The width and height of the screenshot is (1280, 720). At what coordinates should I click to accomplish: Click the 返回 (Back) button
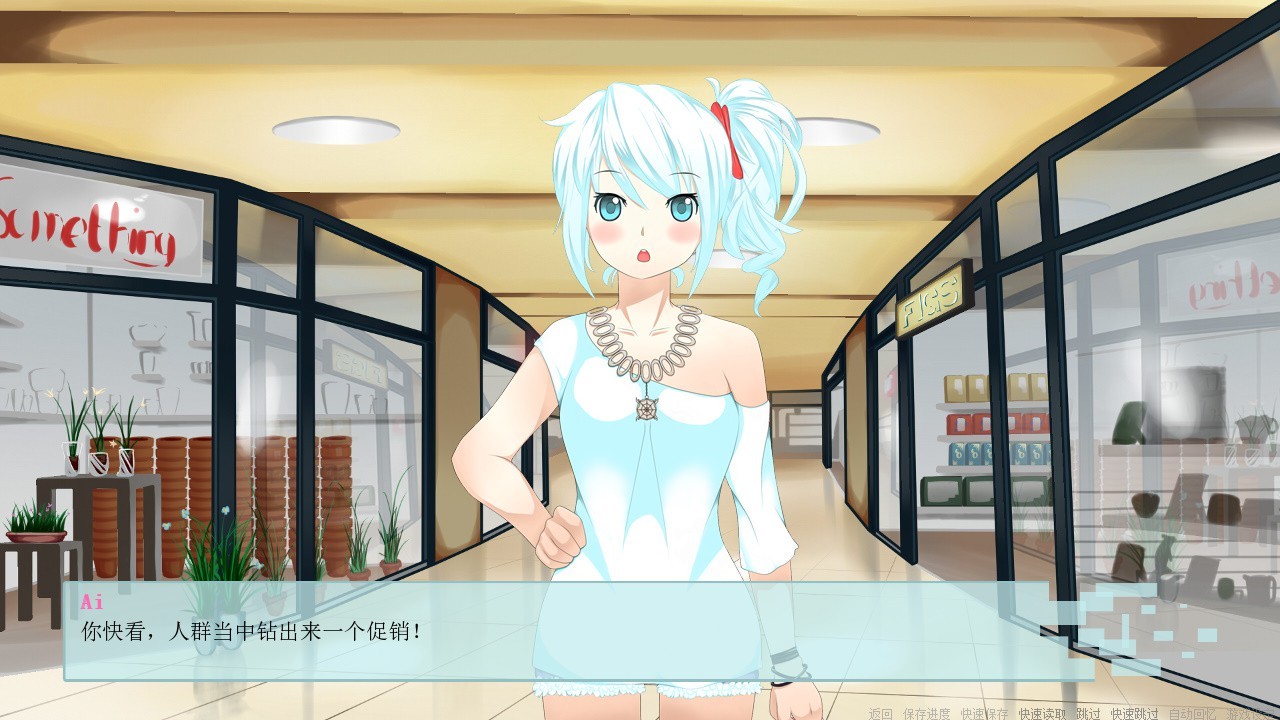pyautogui.click(x=880, y=713)
